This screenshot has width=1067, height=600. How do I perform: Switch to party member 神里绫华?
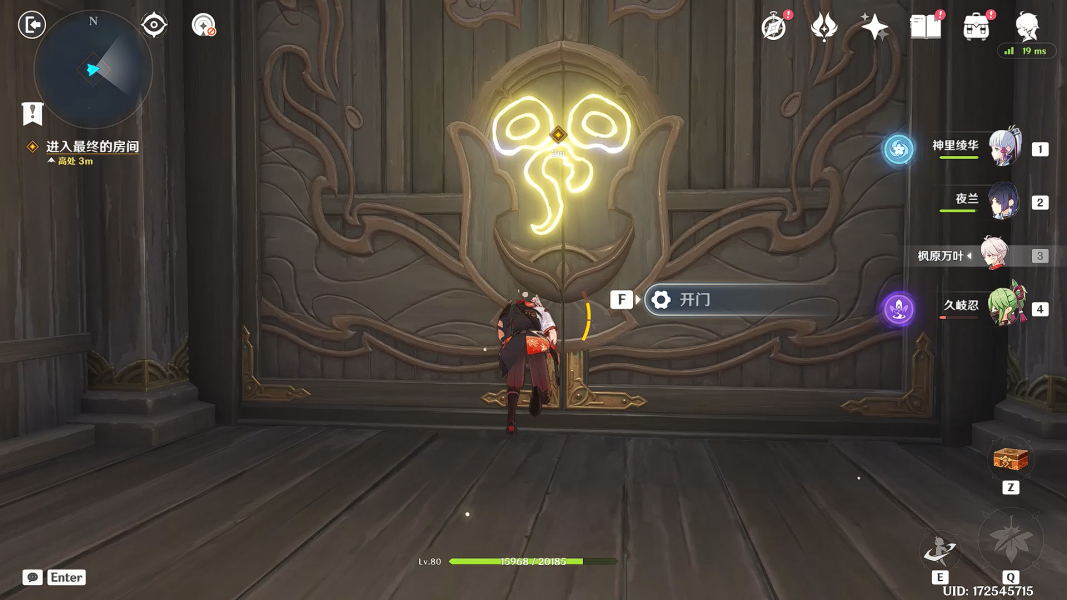(1003, 148)
